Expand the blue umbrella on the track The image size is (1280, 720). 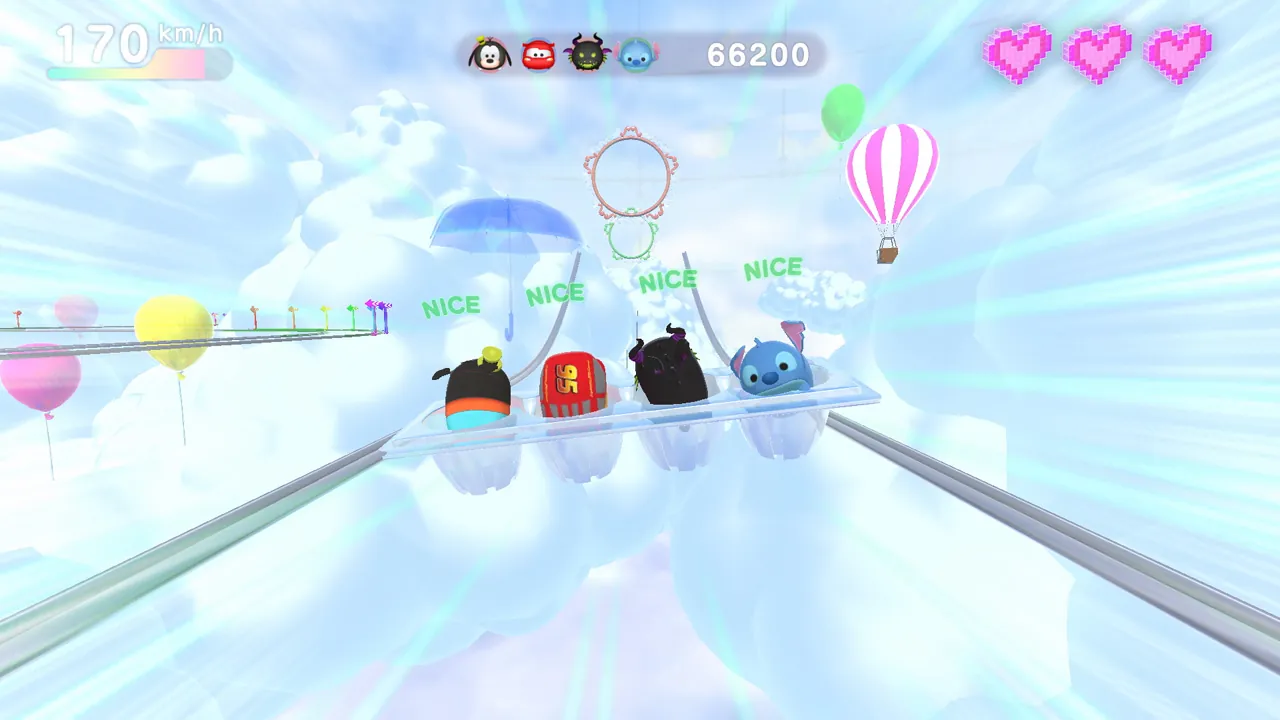(505, 225)
